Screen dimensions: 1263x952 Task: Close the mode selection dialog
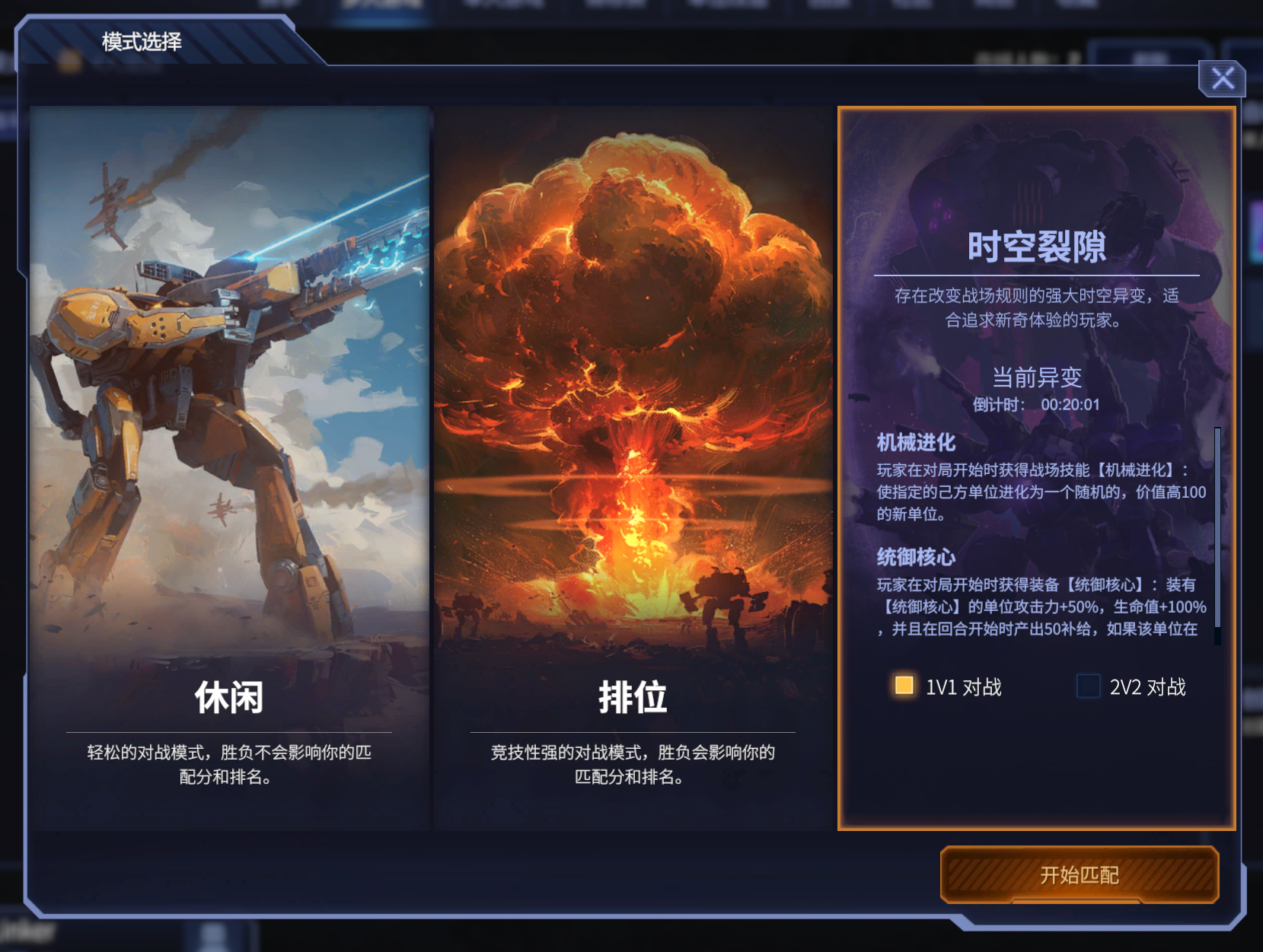(1223, 79)
